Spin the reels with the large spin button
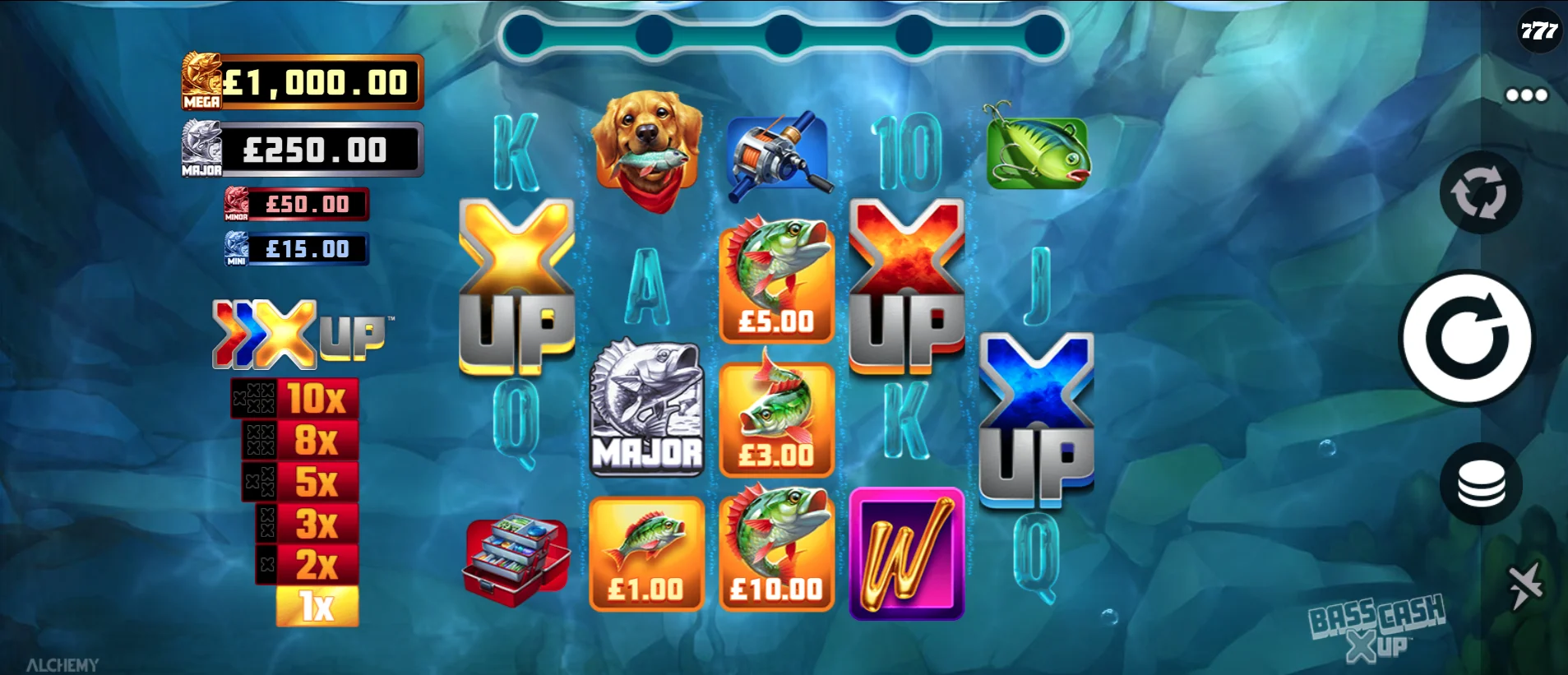This screenshot has width=1568, height=675. point(1466,338)
